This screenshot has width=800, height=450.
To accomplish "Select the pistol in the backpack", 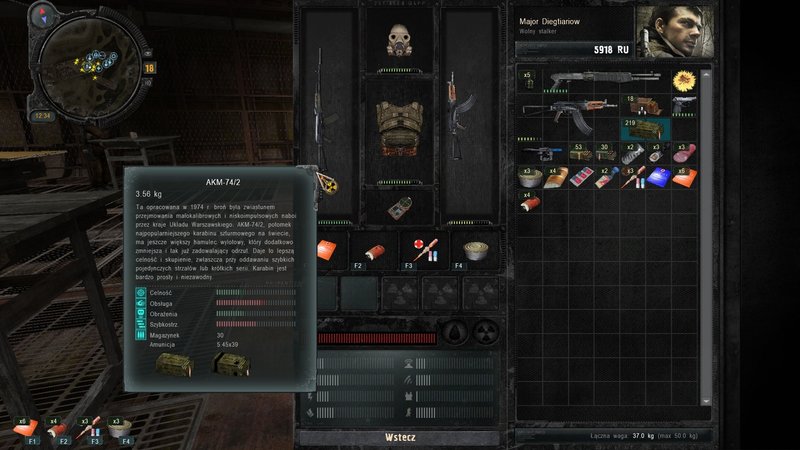I will click(x=686, y=103).
